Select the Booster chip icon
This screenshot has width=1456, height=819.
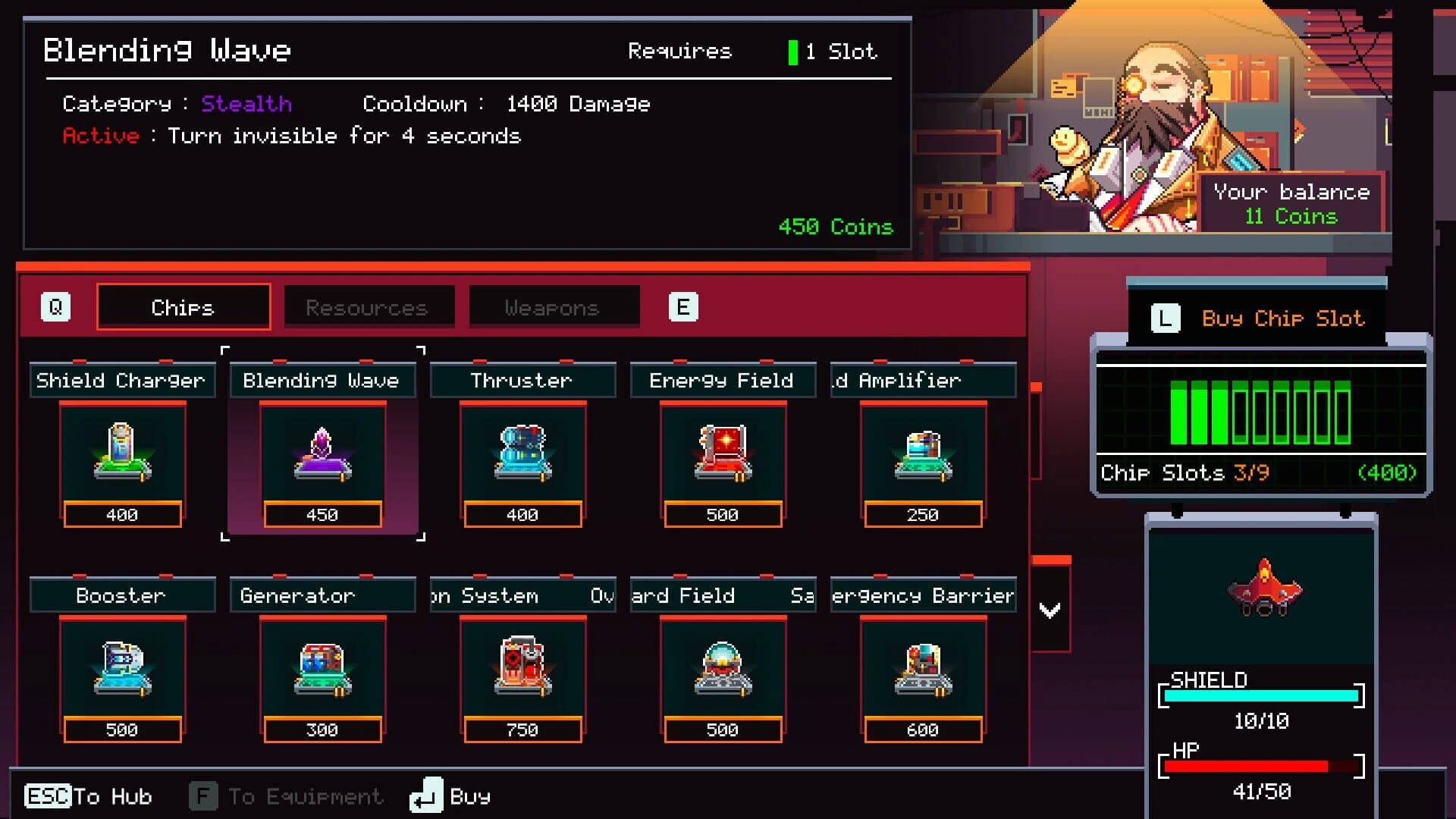point(121,667)
